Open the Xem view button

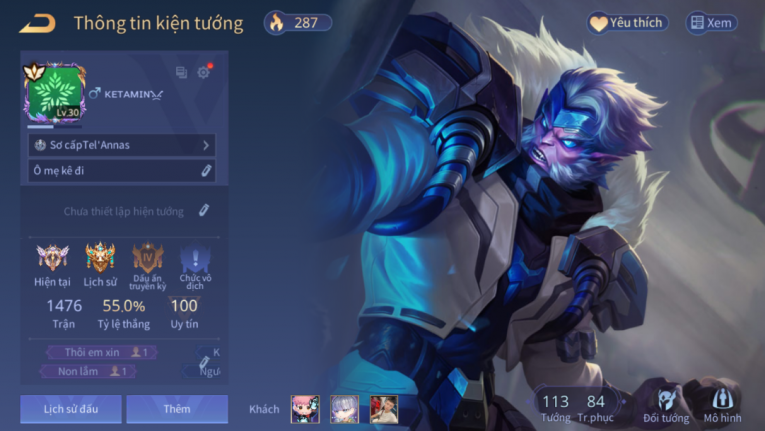point(710,23)
